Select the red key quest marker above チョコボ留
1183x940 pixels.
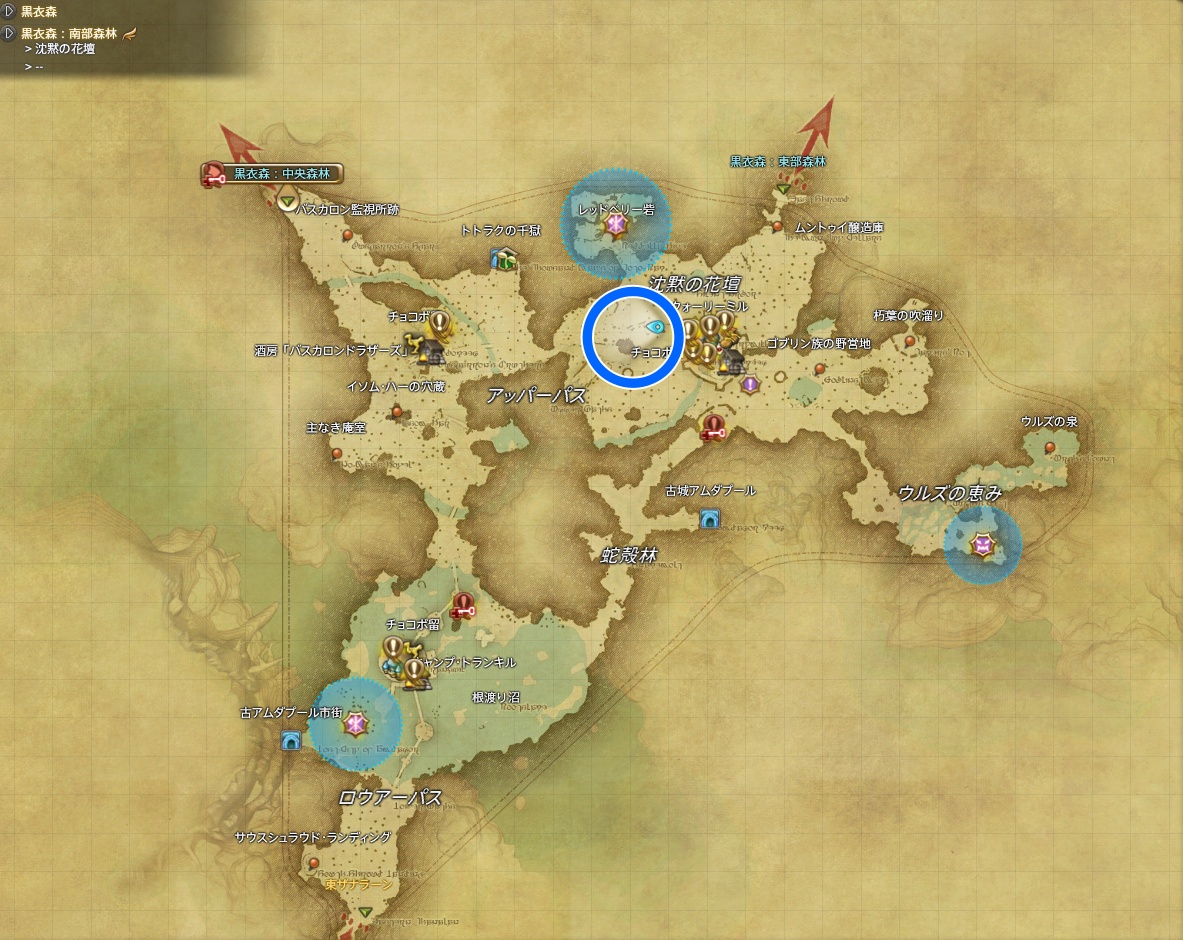tap(462, 605)
